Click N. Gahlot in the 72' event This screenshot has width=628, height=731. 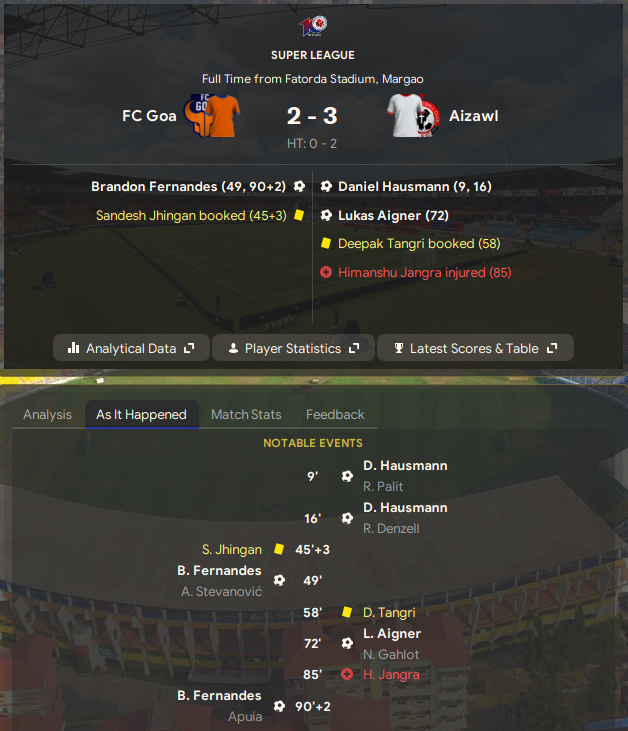[391, 654]
